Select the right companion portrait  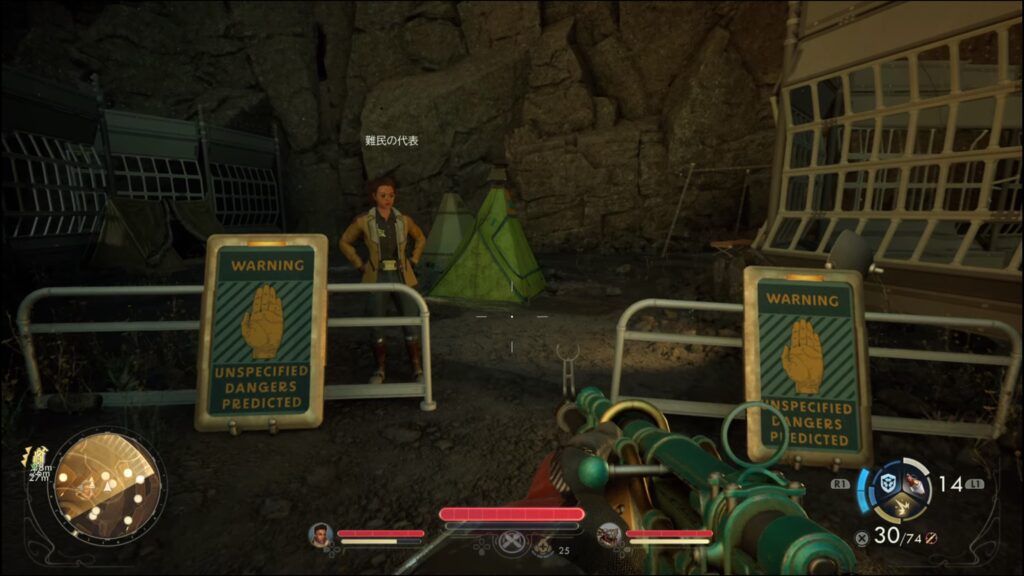pos(608,535)
